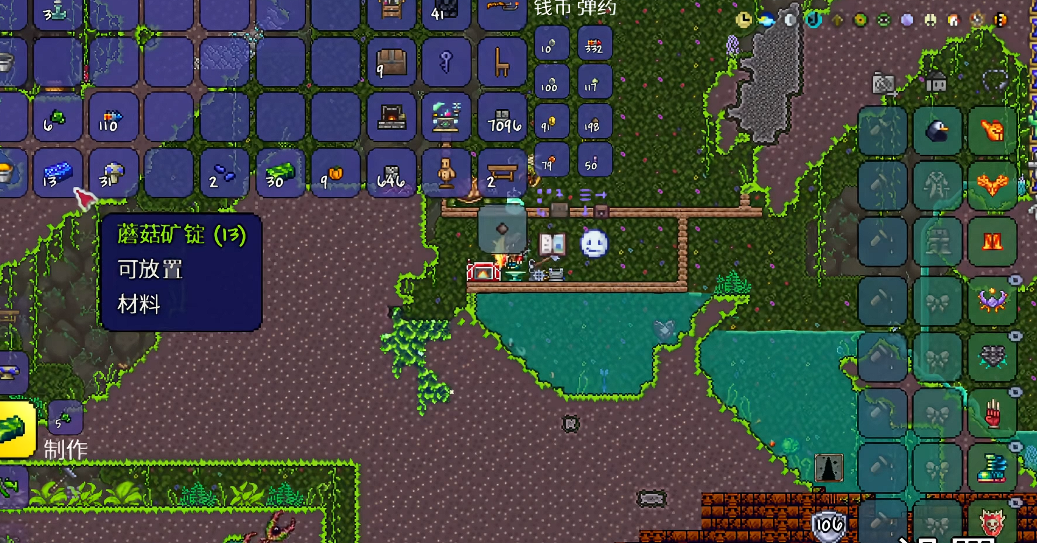Select the wooden chair inventory slot
The width and height of the screenshot is (1037, 543).
coord(501,62)
